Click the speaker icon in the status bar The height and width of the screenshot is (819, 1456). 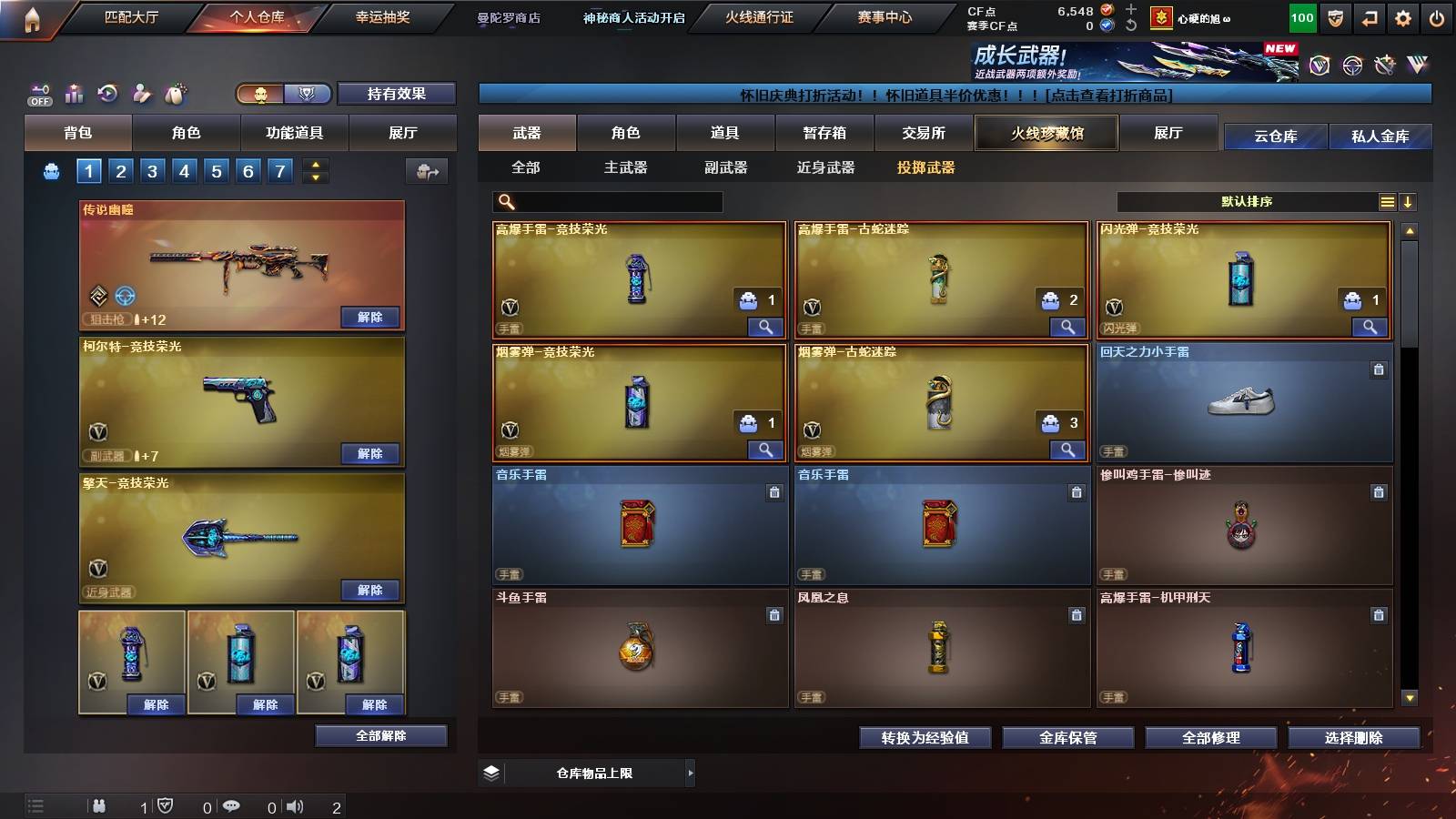(294, 806)
